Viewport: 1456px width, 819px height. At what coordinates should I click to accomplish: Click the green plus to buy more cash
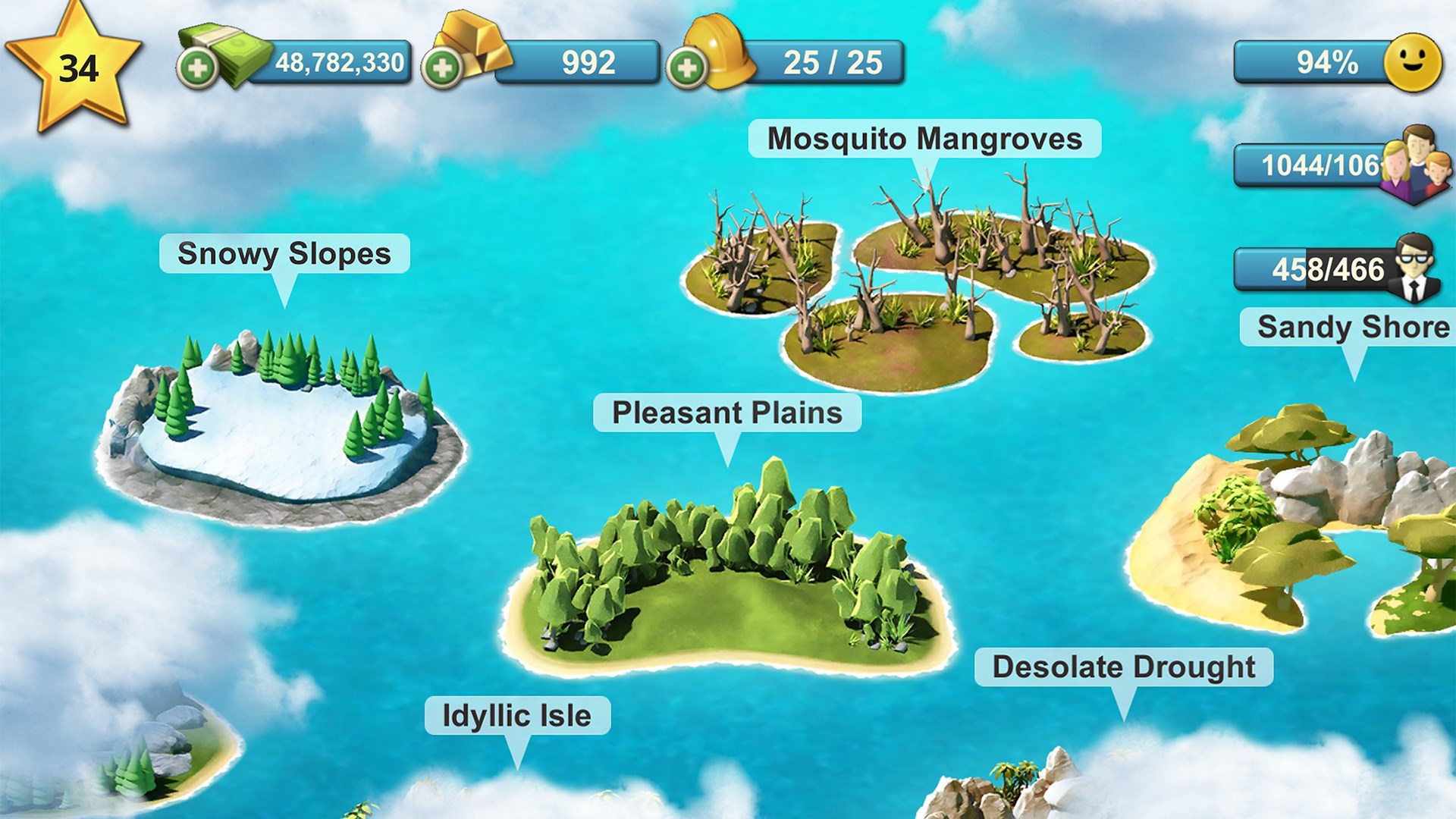click(x=199, y=67)
